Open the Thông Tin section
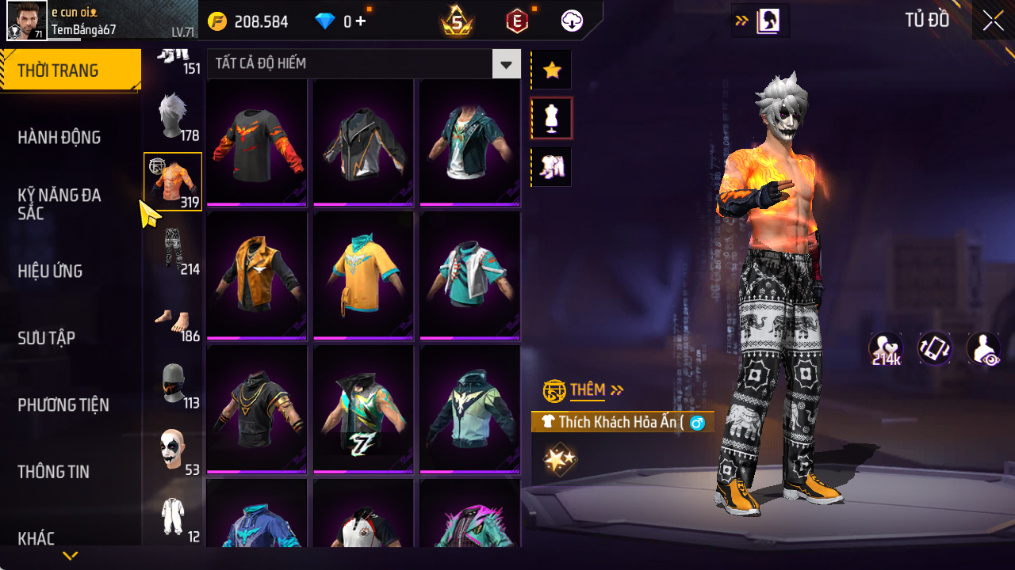 pos(53,472)
